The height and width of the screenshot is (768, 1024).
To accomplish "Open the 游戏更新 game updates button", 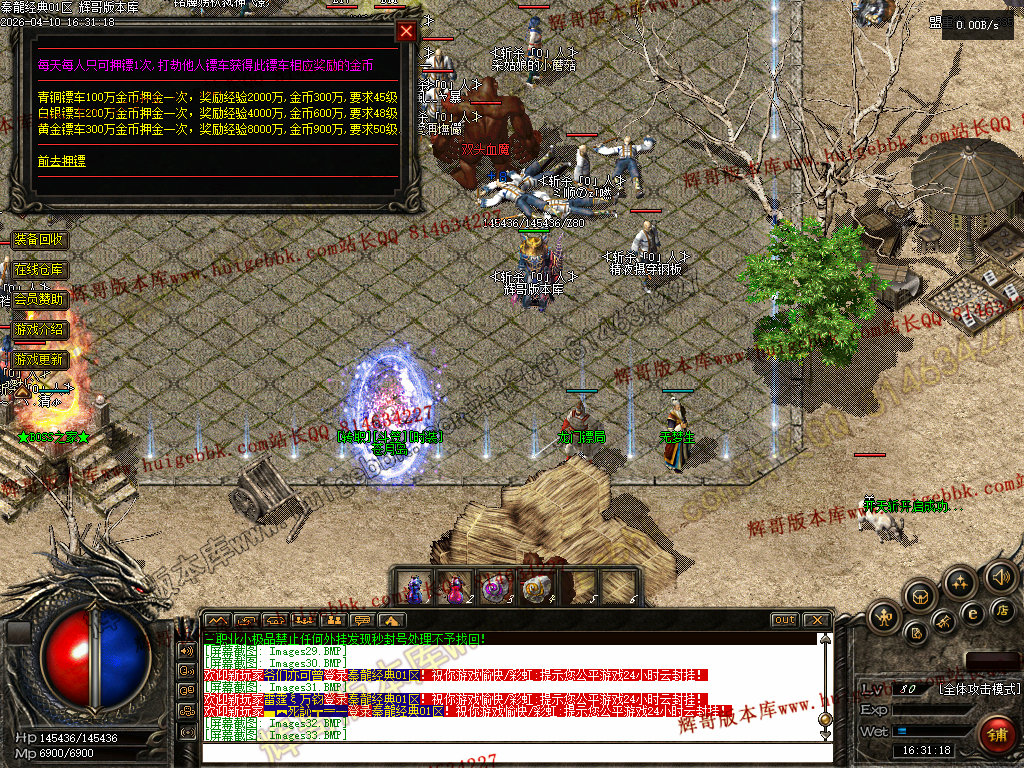I will click(x=39, y=359).
